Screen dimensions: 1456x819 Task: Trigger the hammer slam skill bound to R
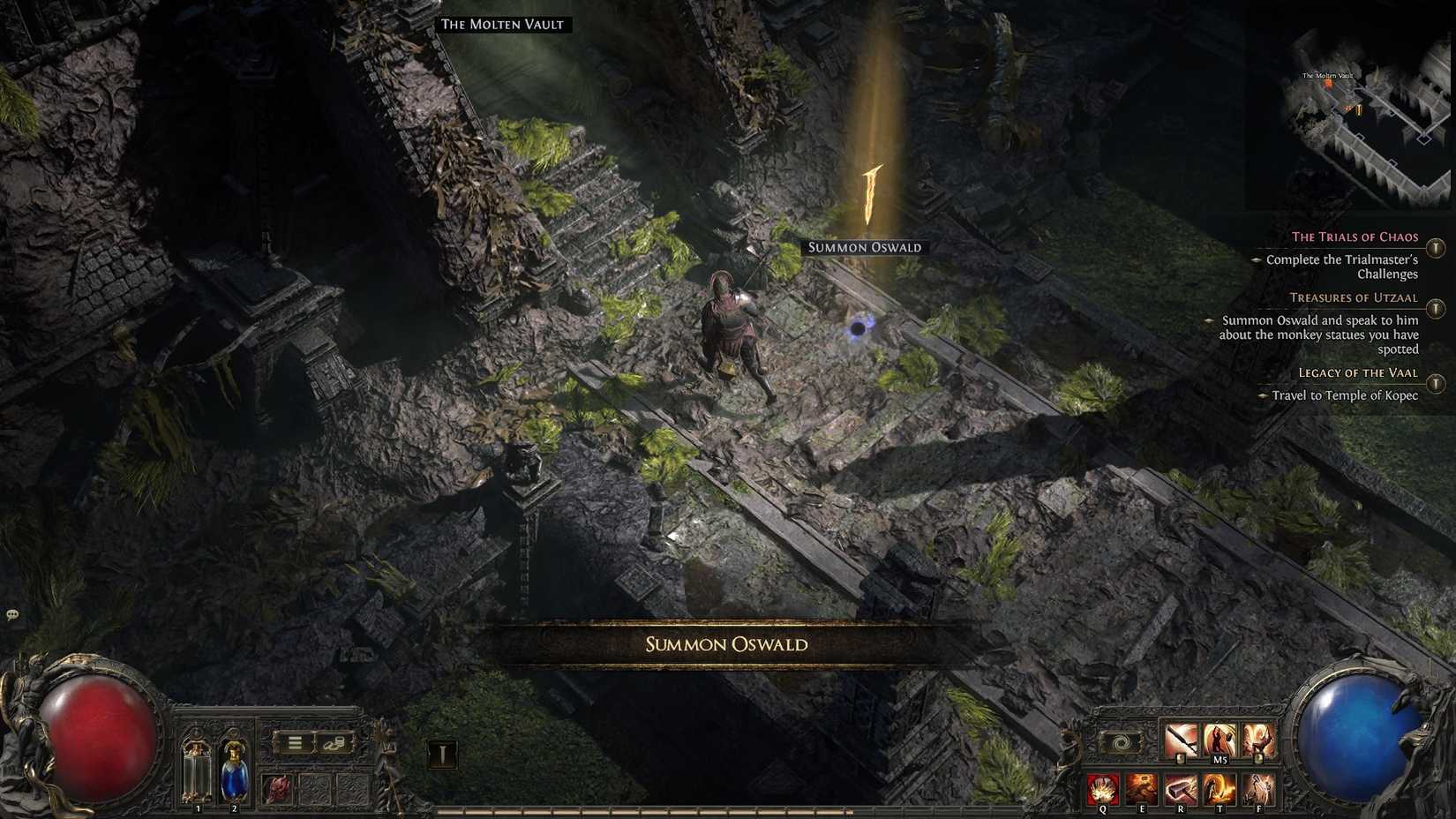click(1180, 788)
